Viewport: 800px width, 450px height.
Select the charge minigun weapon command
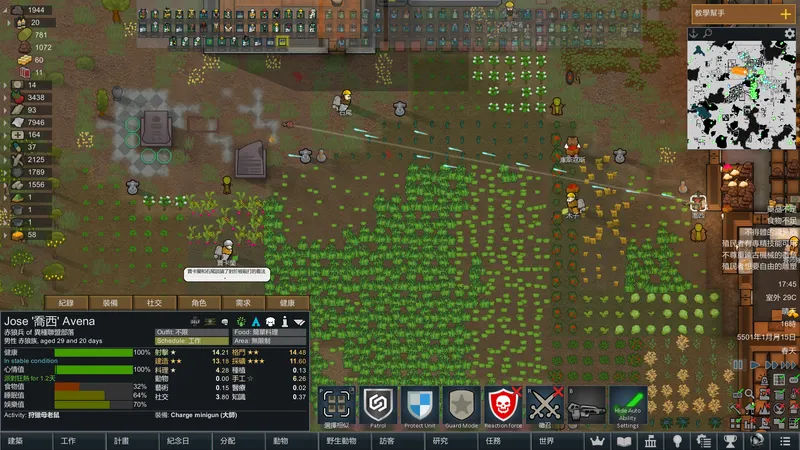pos(587,407)
